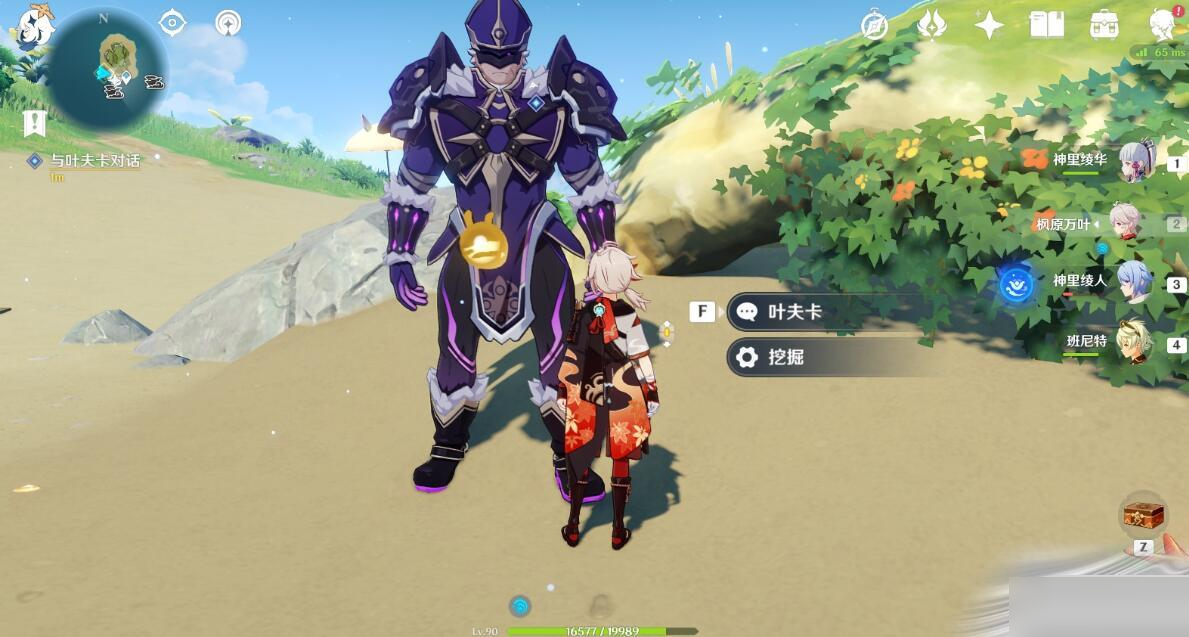
Task: Open the adventurer handbook book icon
Action: point(1046,25)
